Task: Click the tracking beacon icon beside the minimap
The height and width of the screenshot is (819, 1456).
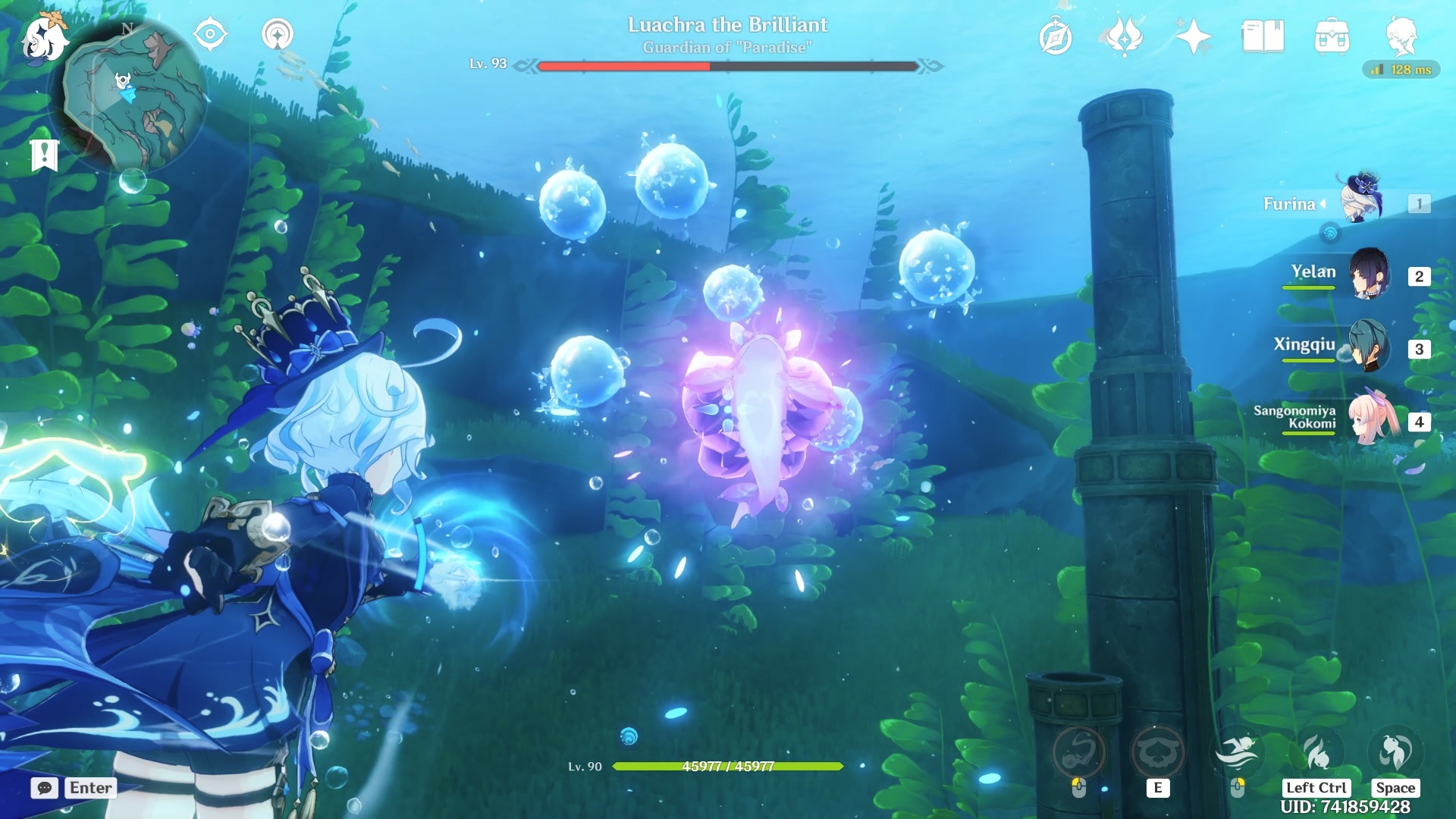Action: tap(281, 34)
